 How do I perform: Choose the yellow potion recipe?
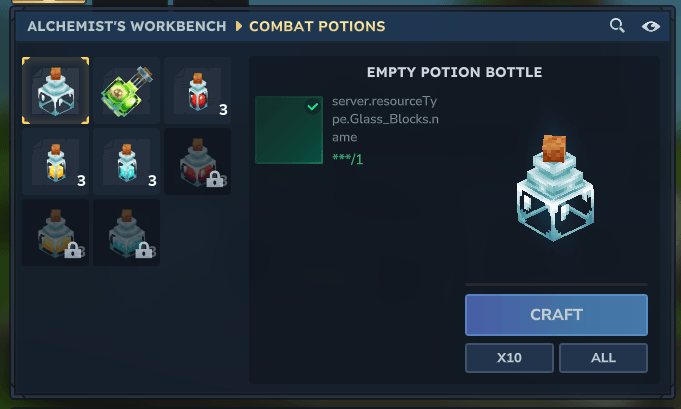tap(56, 162)
